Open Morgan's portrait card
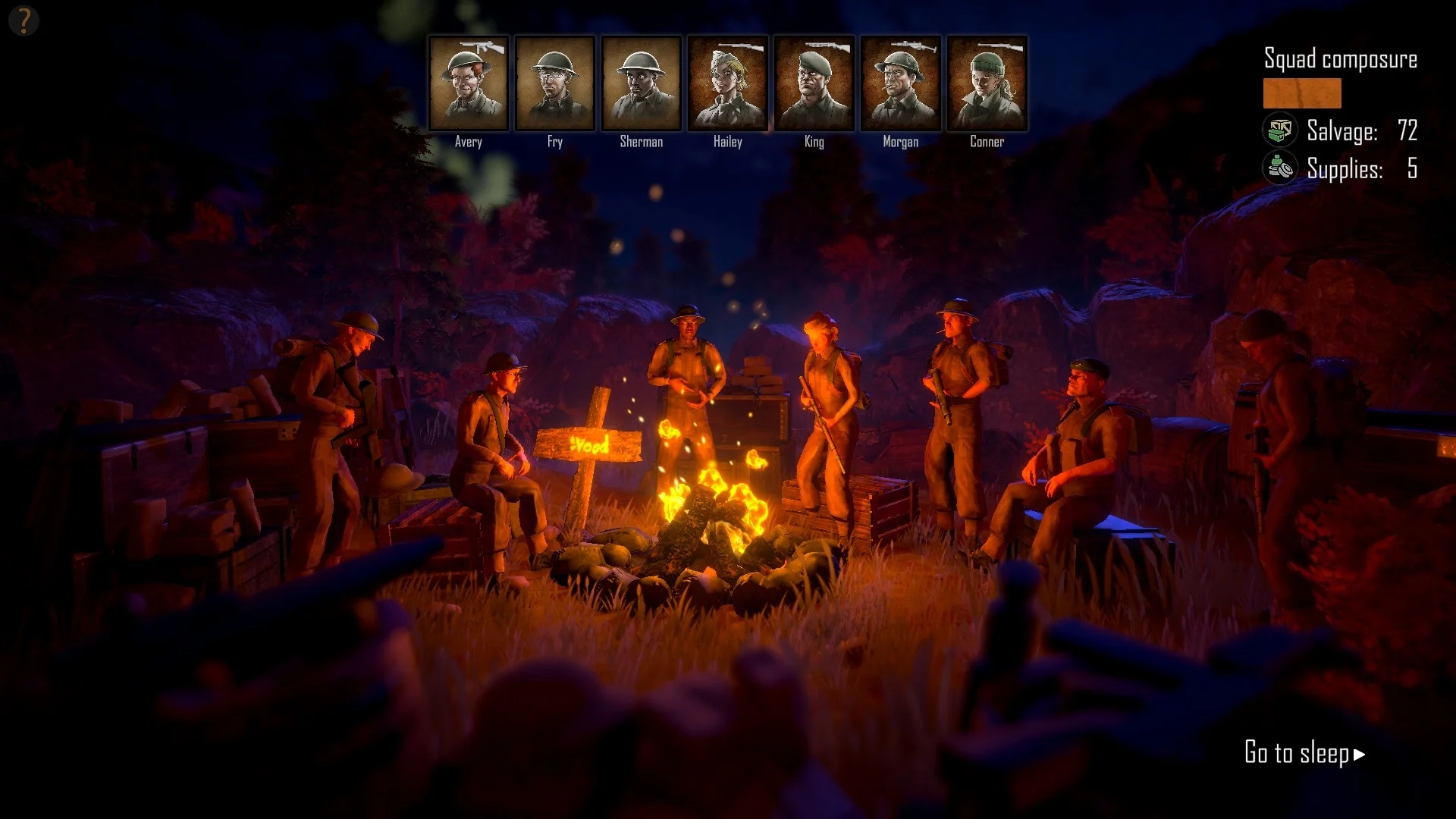1456x819 pixels. (x=900, y=83)
